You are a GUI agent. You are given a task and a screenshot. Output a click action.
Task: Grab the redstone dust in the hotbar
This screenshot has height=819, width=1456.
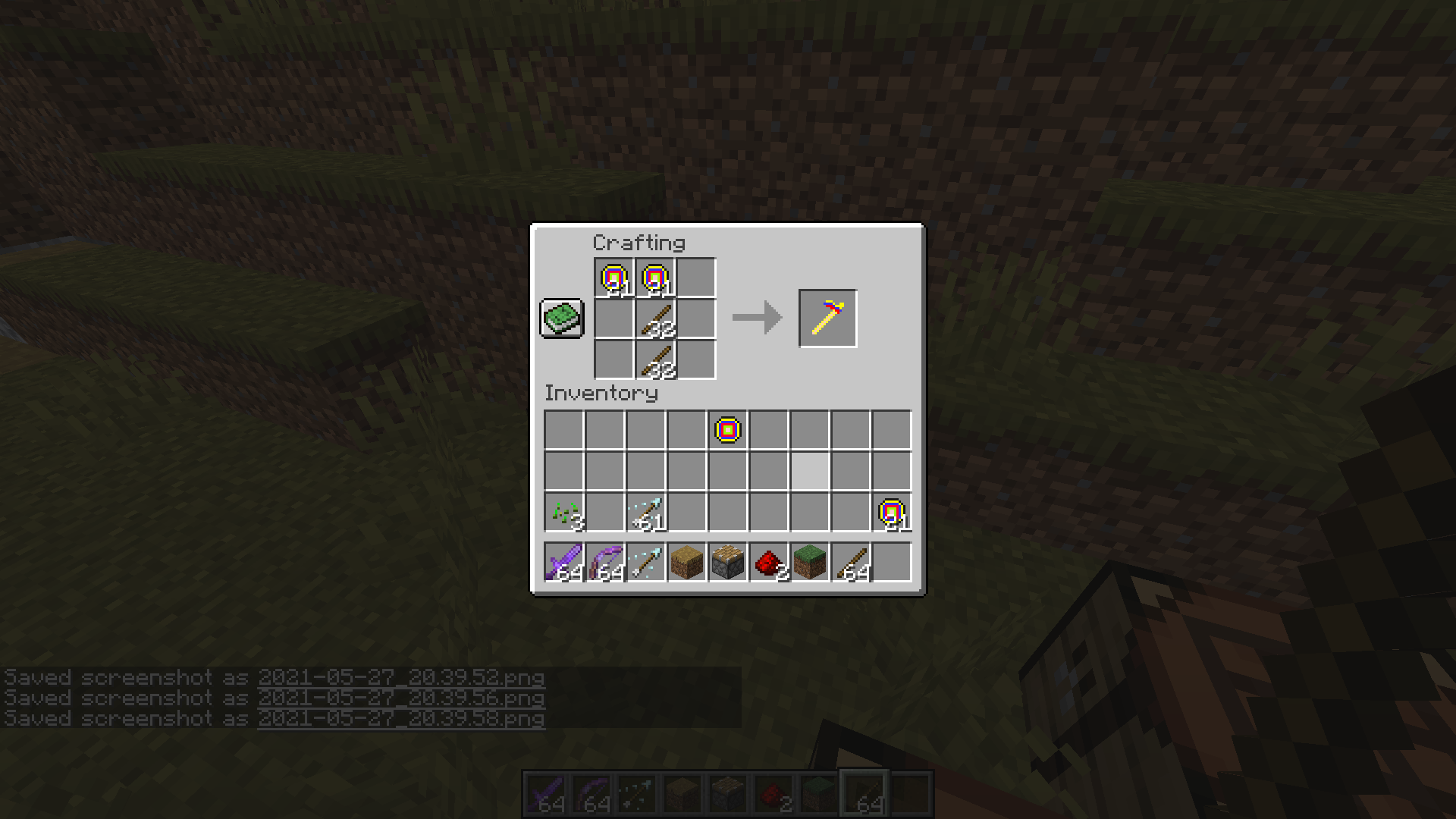pos(767,561)
